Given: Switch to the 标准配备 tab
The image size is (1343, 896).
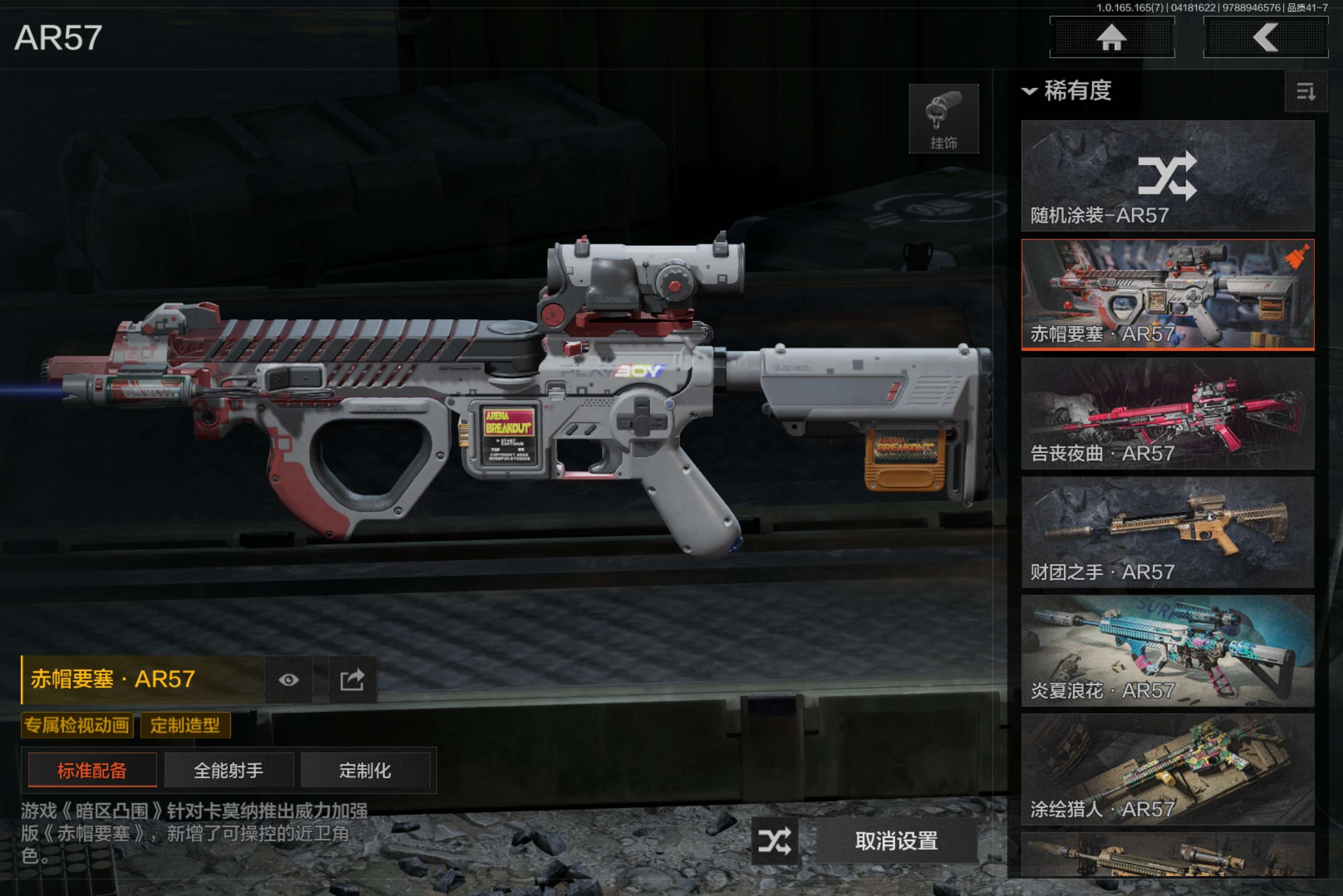Looking at the screenshot, I should [x=92, y=770].
